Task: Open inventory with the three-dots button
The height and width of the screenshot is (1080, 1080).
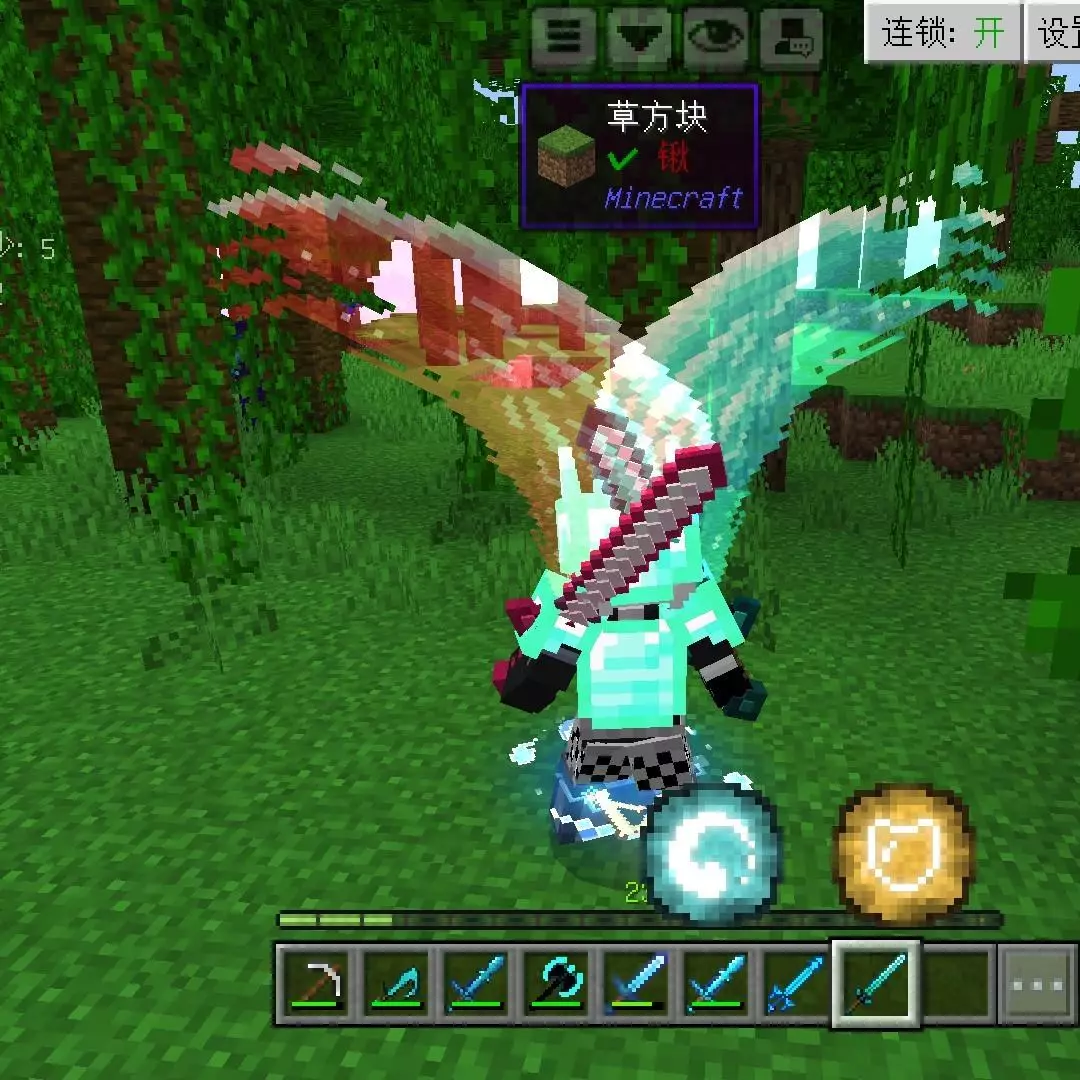Action: click(1037, 984)
